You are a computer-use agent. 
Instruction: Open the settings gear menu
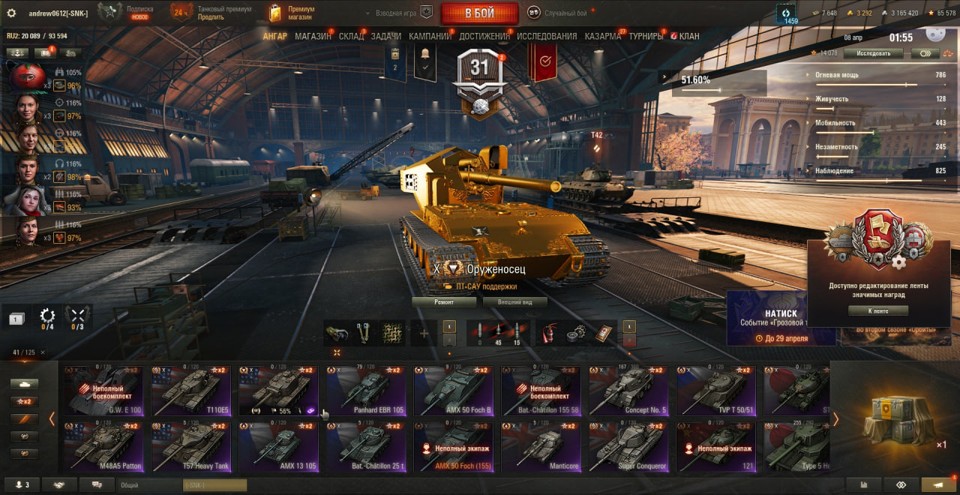click(12, 13)
